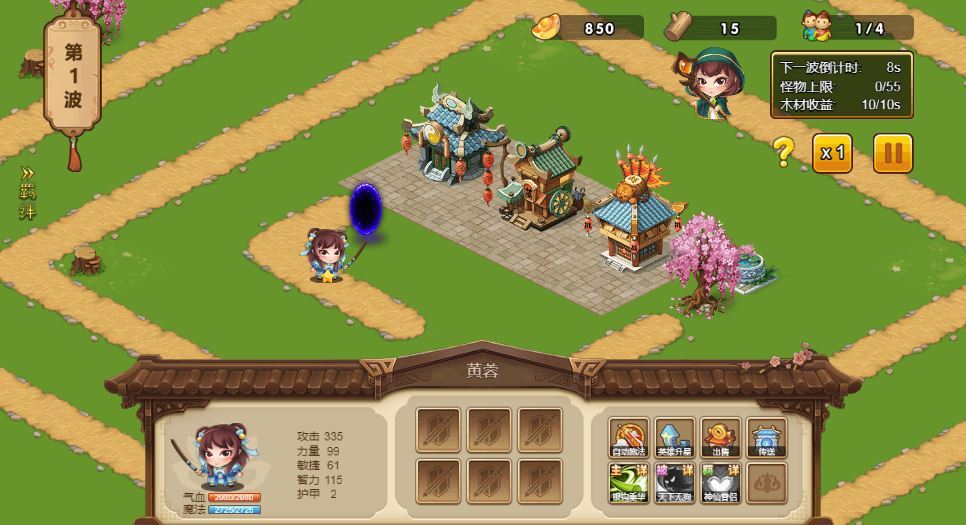
Task: Open the 英雄升星 hero star-up option
Action: pyautogui.click(x=675, y=438)
